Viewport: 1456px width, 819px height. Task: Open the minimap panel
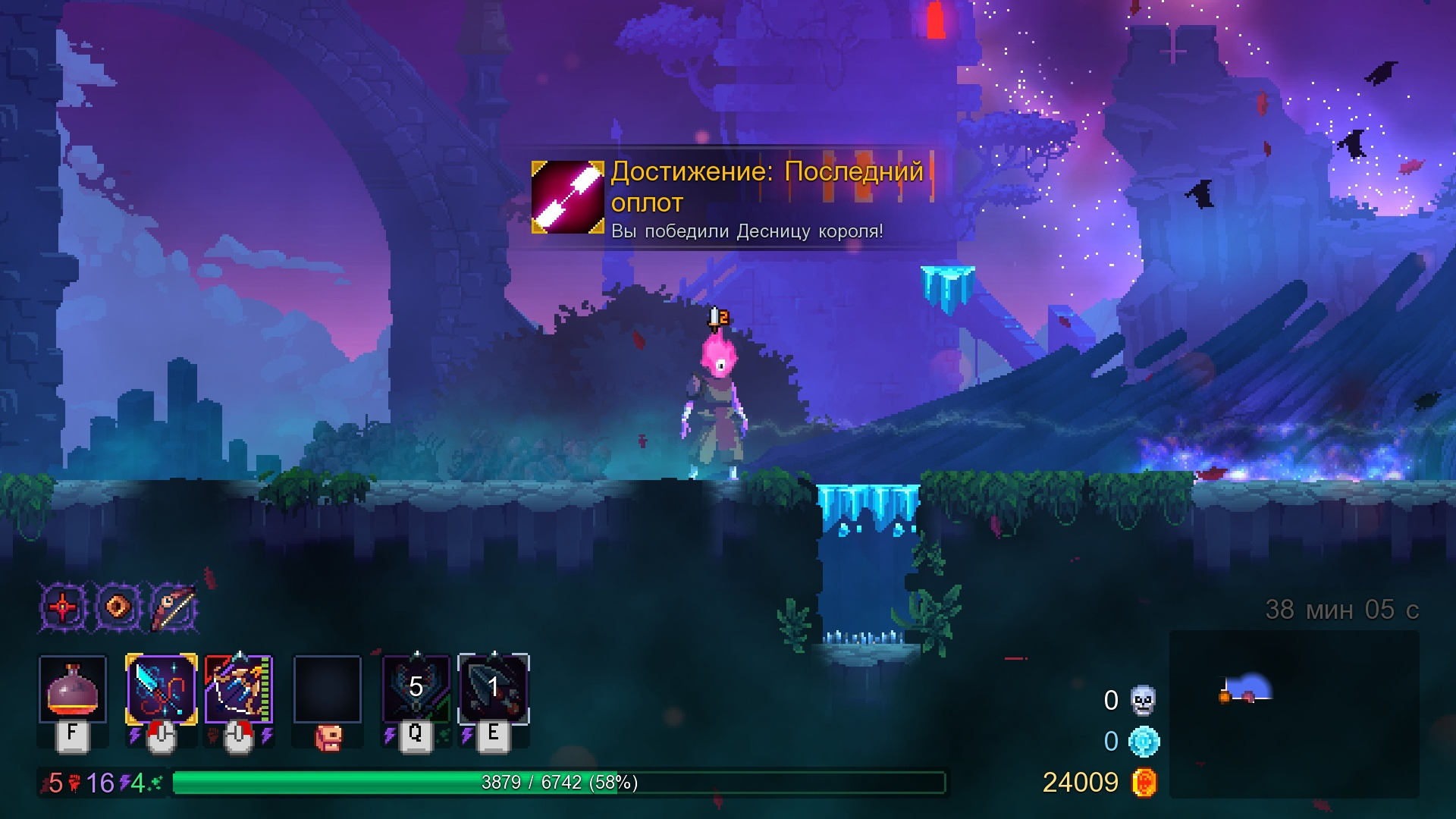click(1294, 714)
